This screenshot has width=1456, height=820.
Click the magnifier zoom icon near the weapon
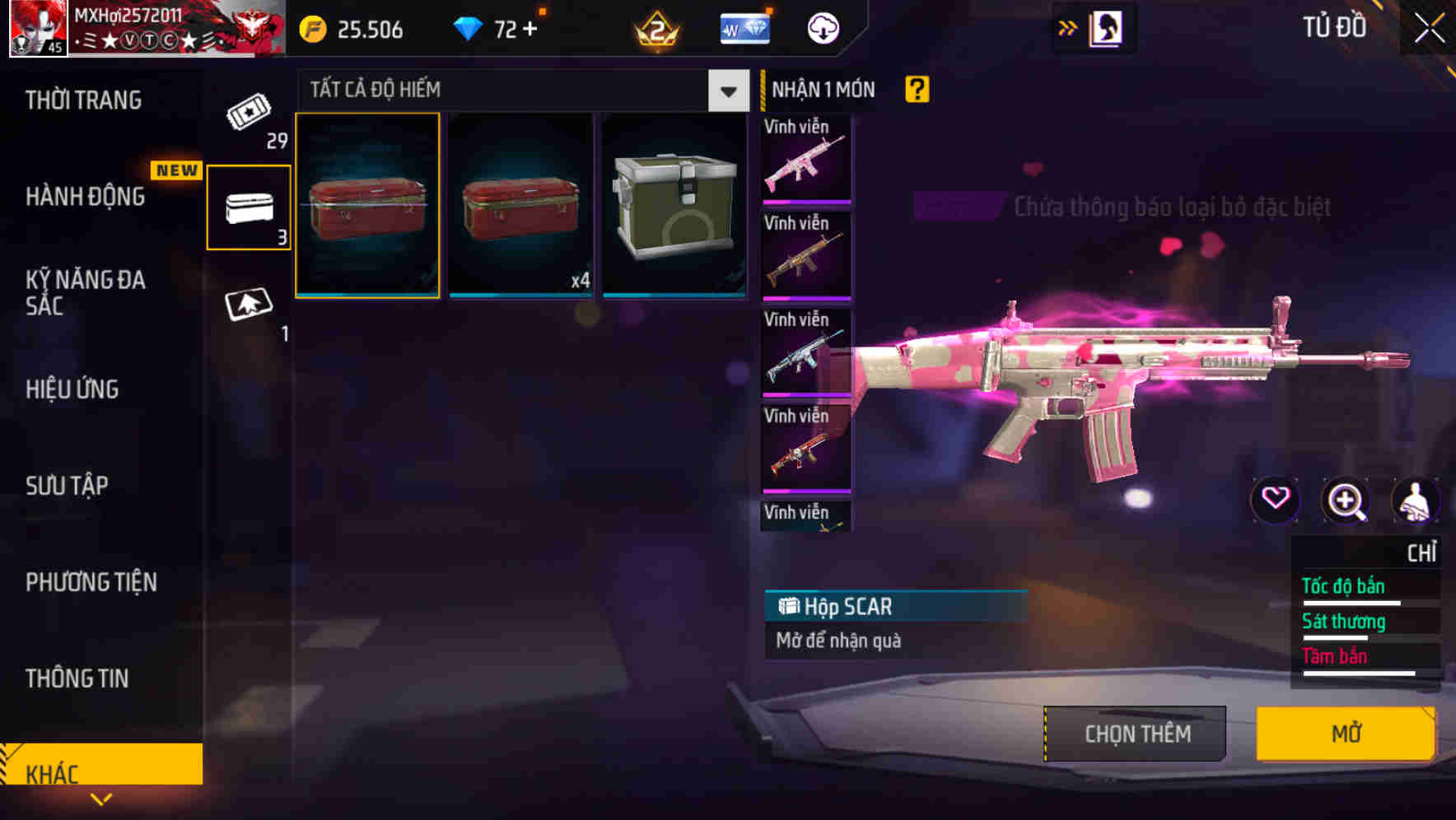1346,501
